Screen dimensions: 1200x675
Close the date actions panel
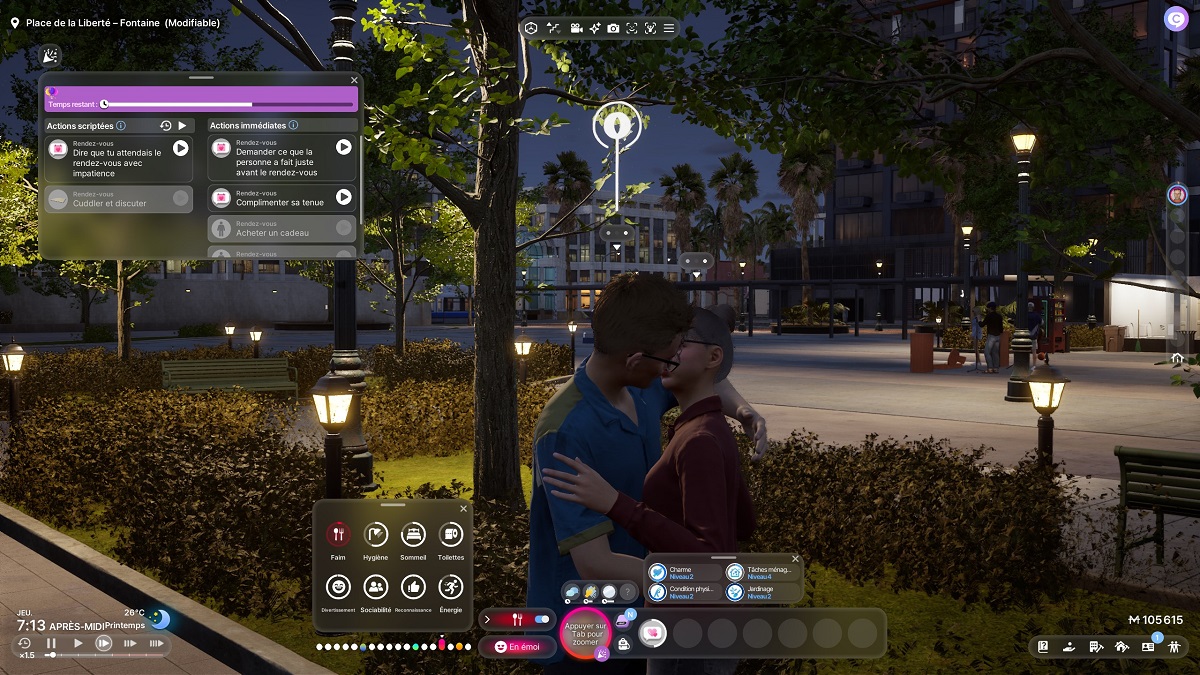[x=354, y=80]
